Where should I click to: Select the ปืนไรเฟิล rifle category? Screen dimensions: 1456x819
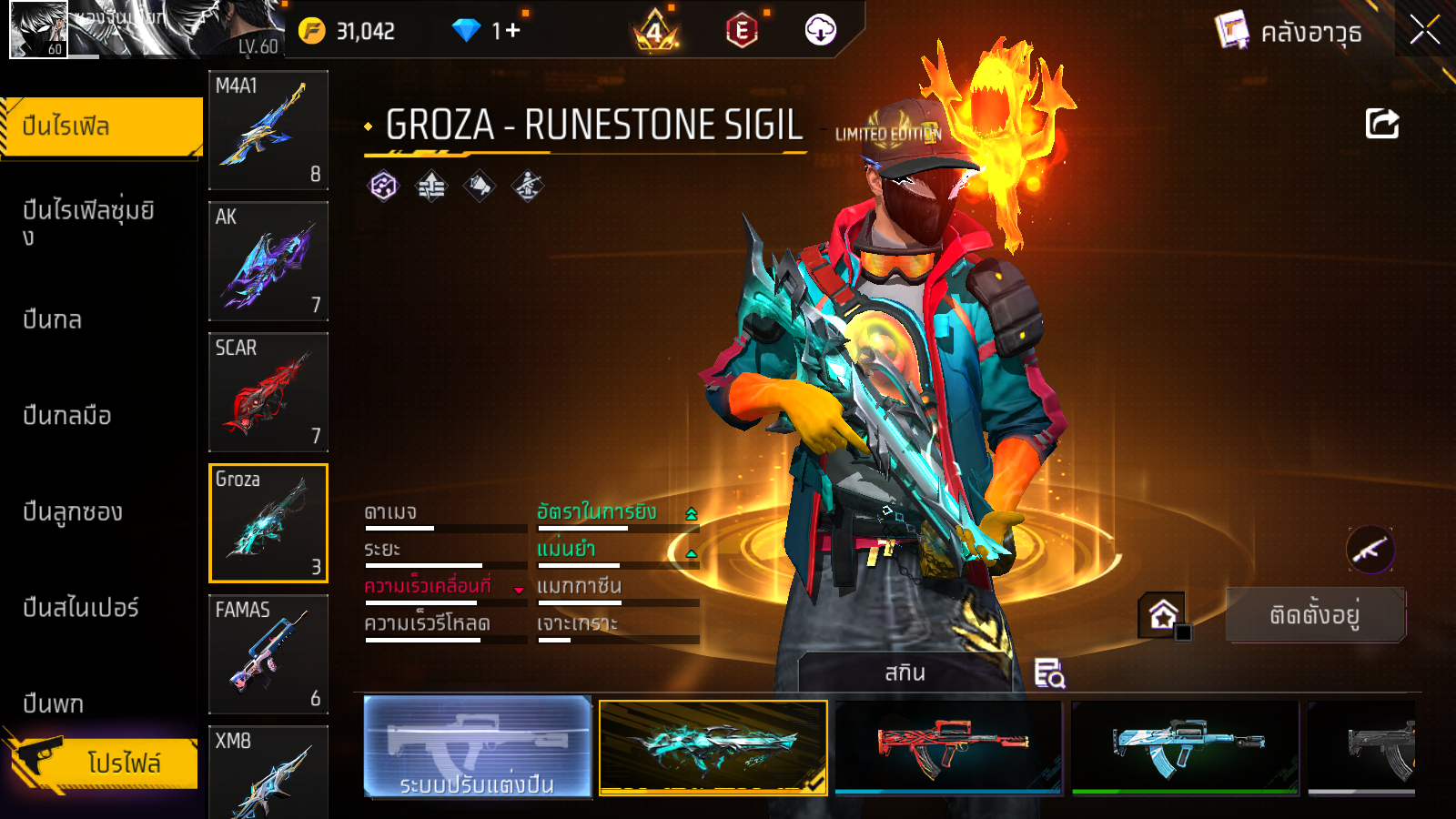(x=101, y=126)
